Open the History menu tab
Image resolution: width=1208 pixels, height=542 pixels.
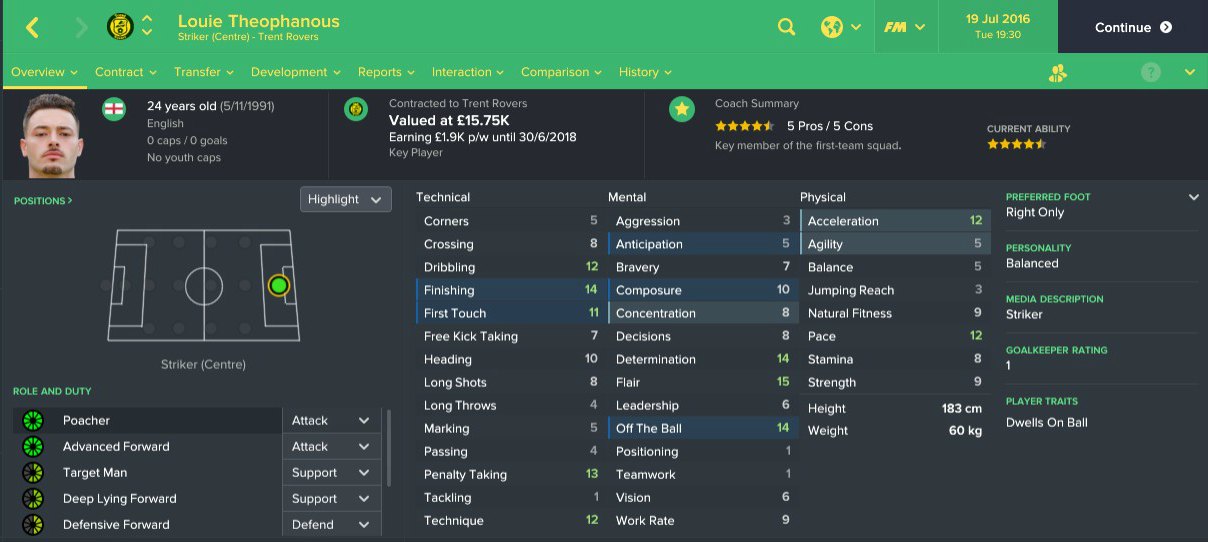645,72
